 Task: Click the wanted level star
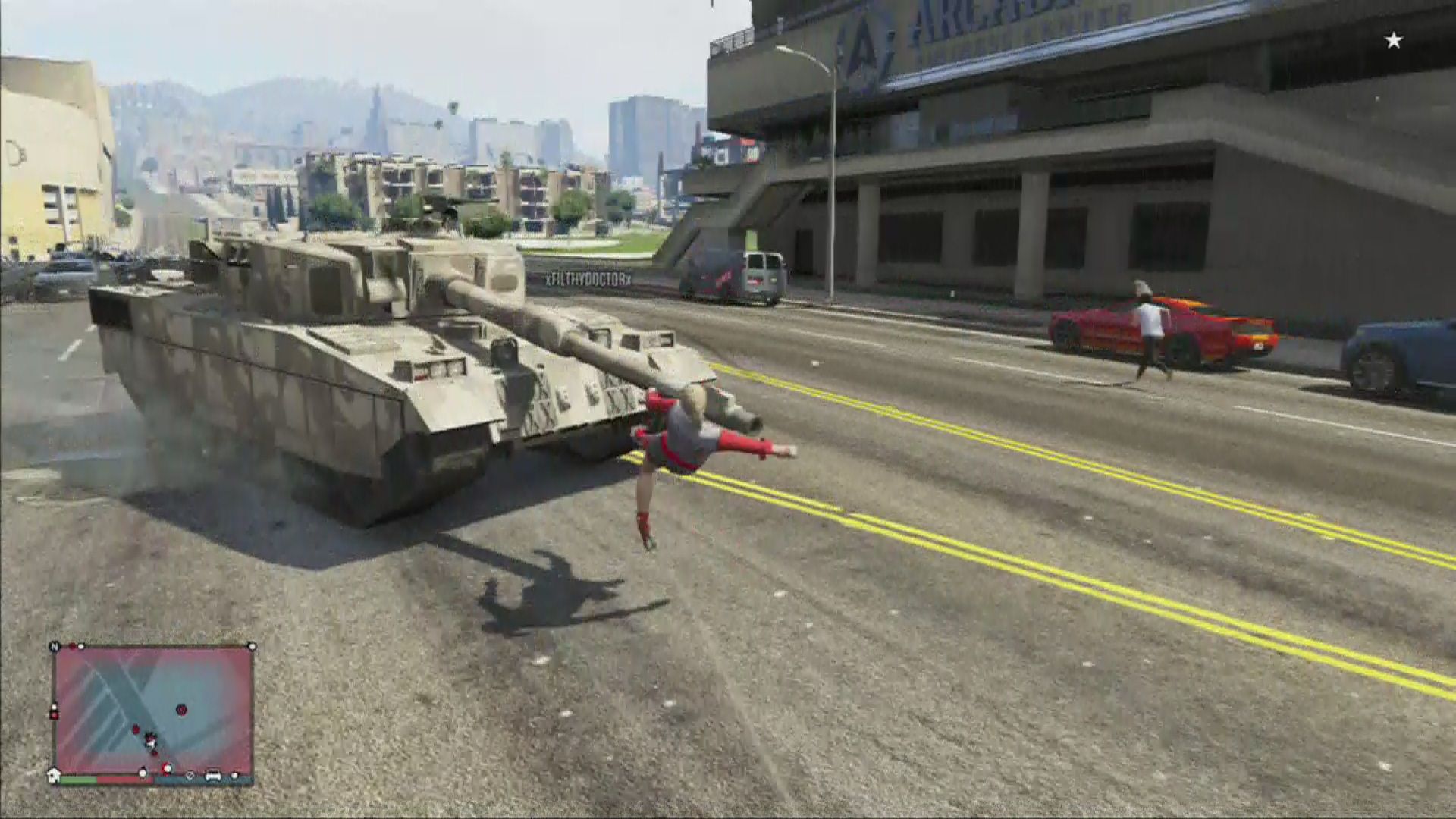click(x=1394, y=41)
